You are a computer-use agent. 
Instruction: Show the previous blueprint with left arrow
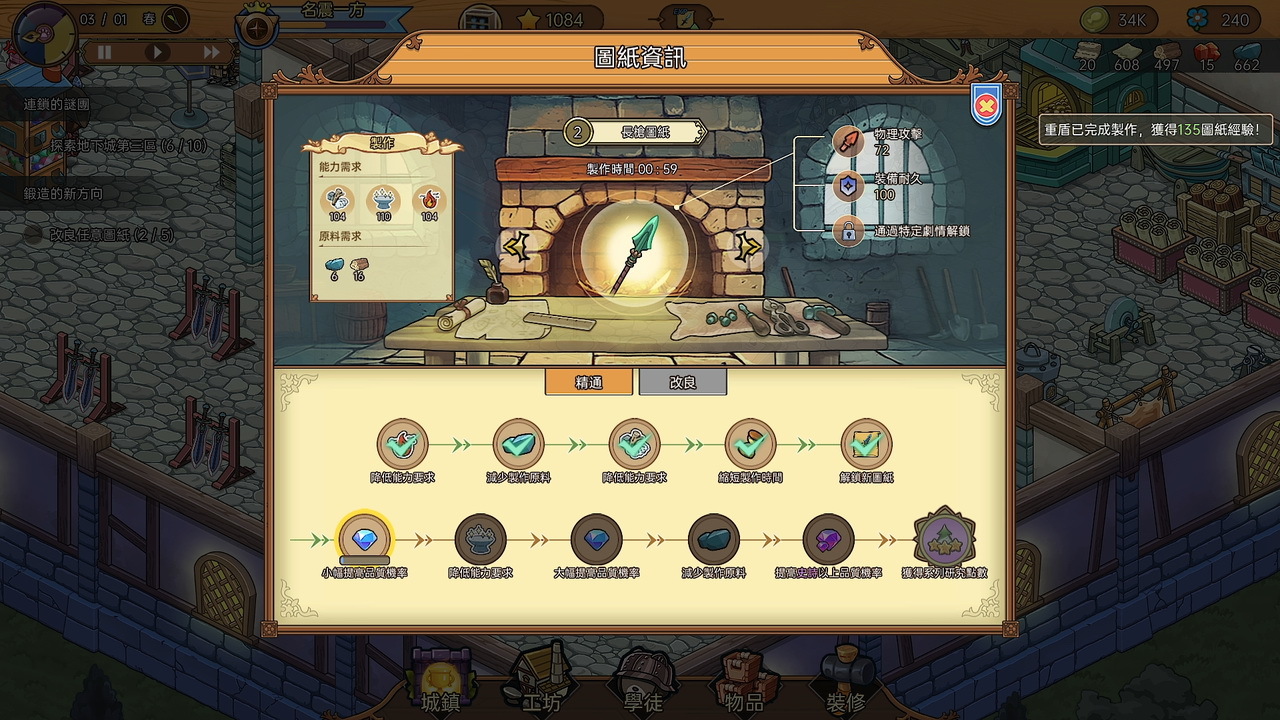point(516,246)
